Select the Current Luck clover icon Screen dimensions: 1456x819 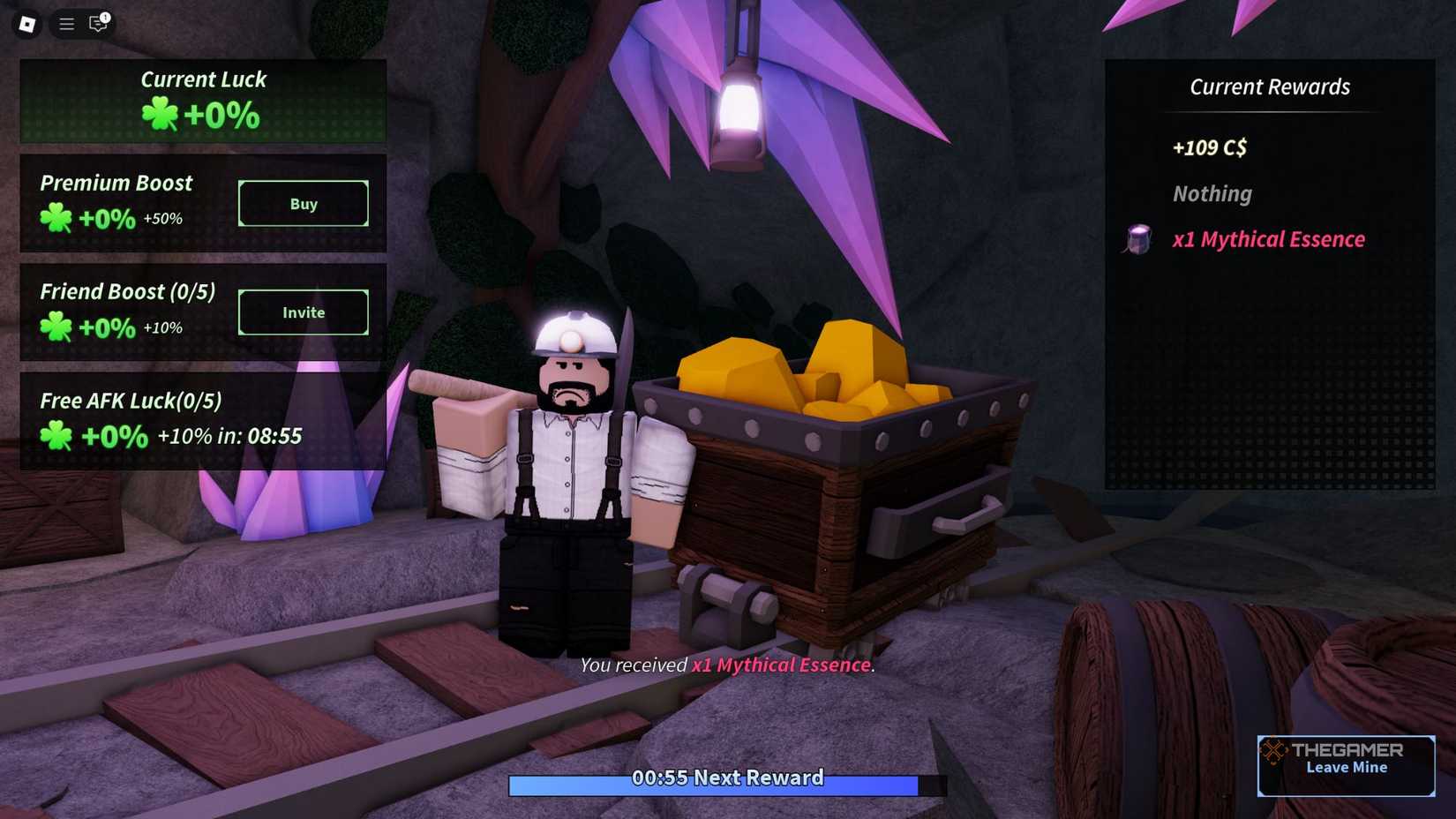(160, 114)
